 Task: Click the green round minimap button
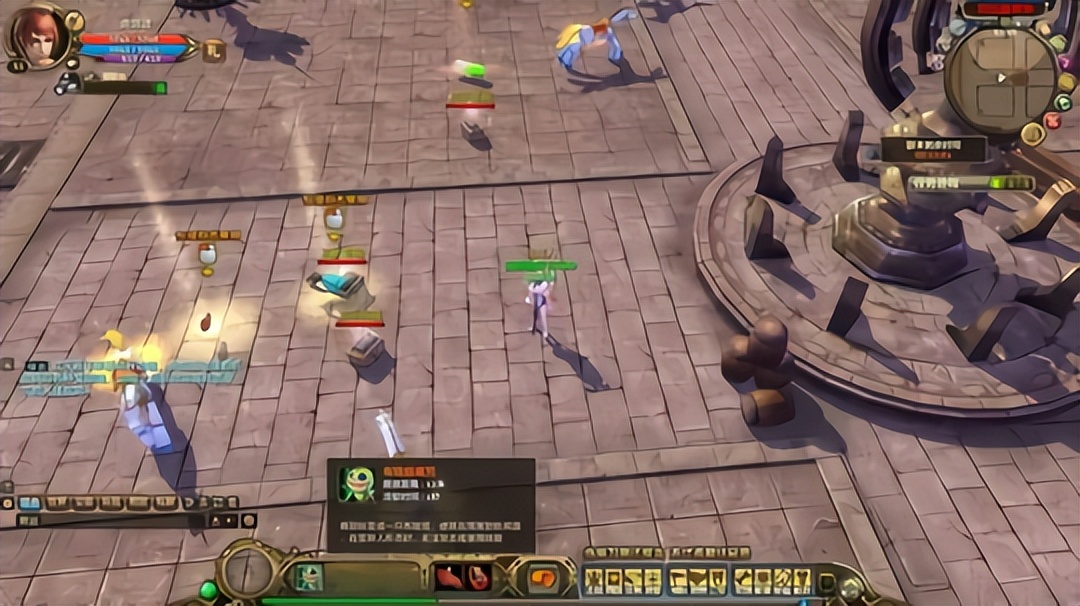click(1063, 102)
